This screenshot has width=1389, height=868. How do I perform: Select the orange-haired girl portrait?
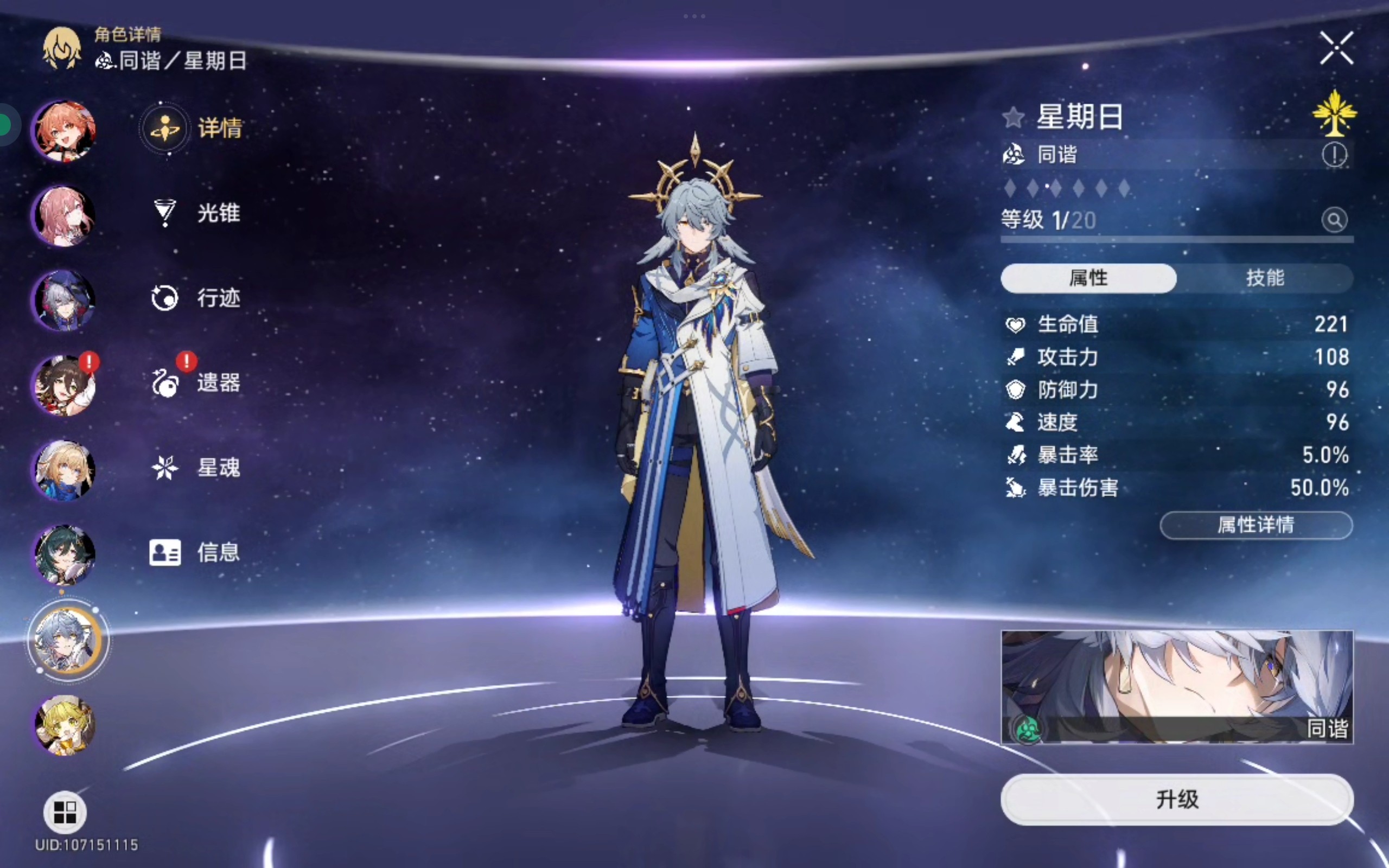64,131
